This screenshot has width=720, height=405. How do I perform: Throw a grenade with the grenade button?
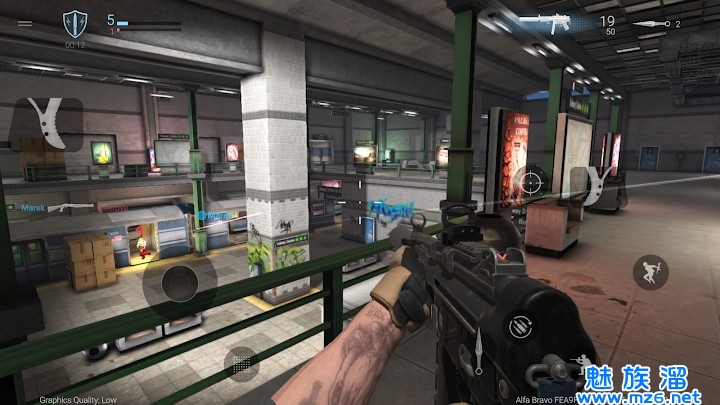pyautogui.click(x=242, y=364)
